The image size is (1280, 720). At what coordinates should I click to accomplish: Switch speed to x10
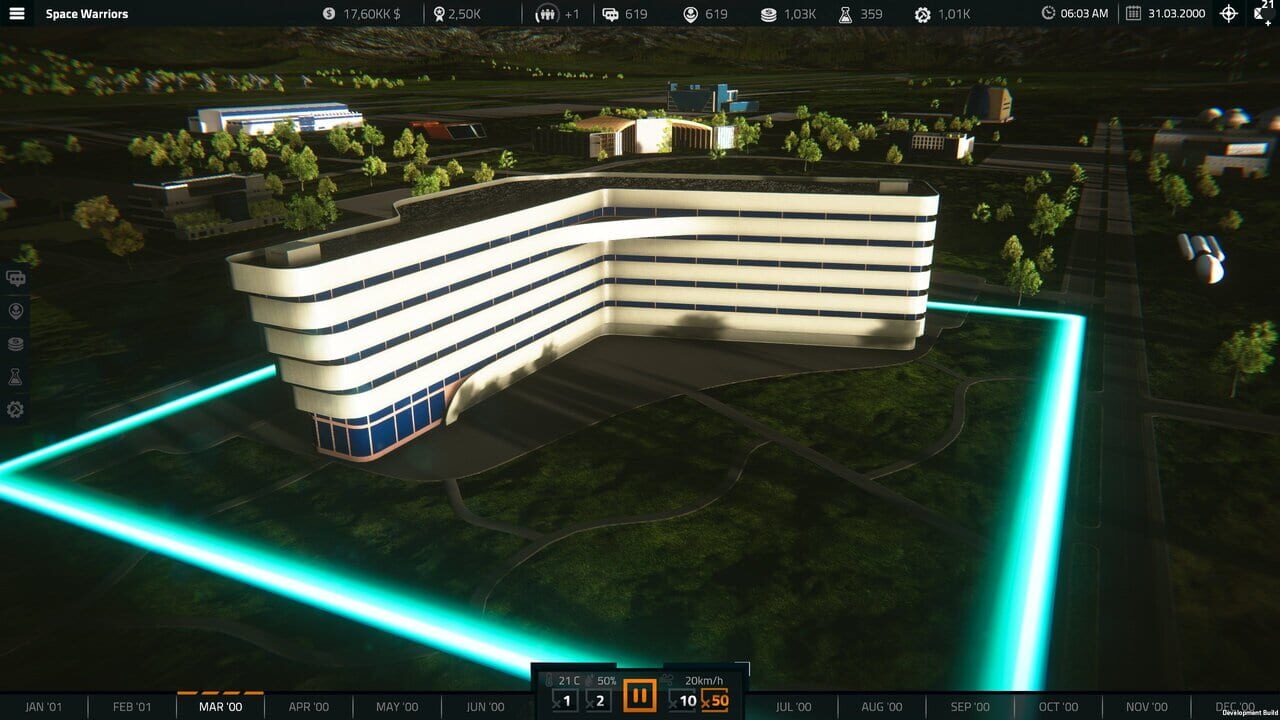[686, 700]
